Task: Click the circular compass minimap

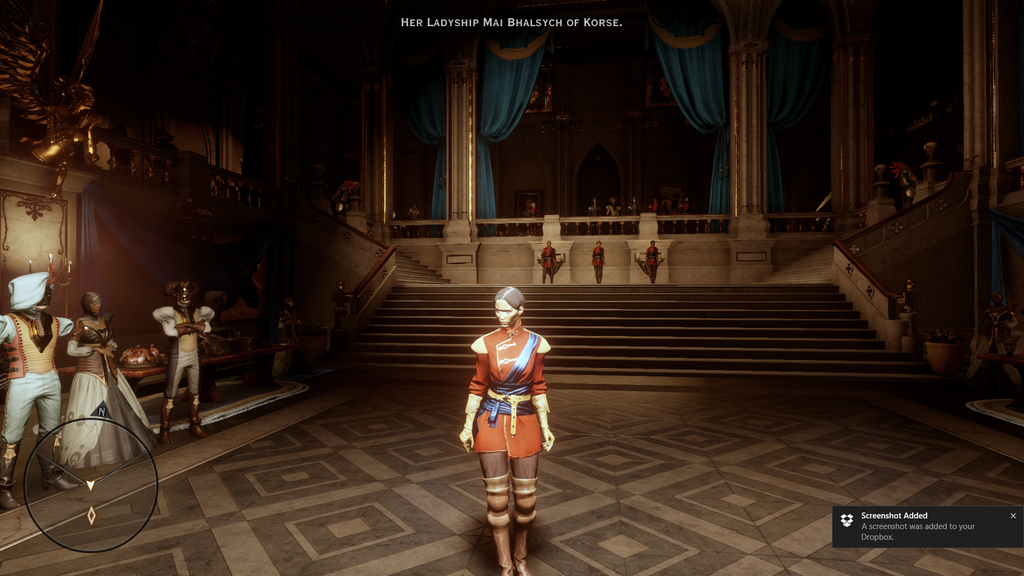Action: [91, 484]
